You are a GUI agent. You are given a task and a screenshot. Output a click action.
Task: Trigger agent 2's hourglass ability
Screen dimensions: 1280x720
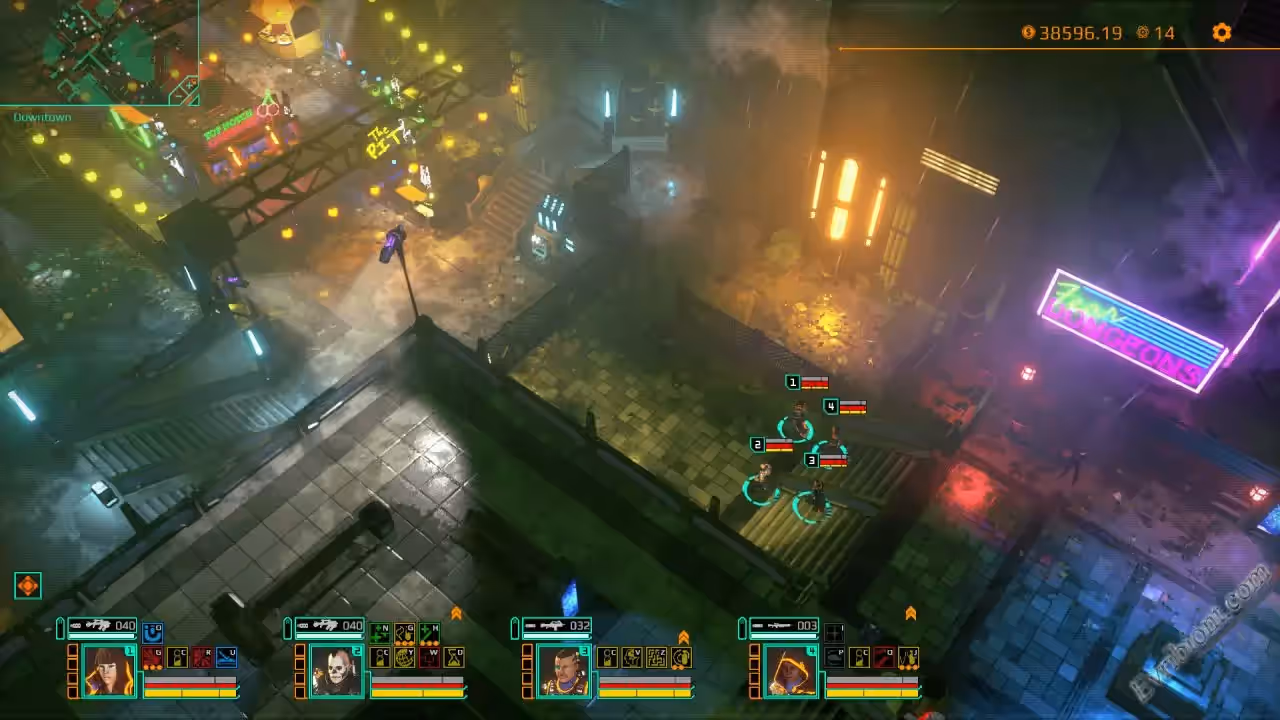click(454, 657)
